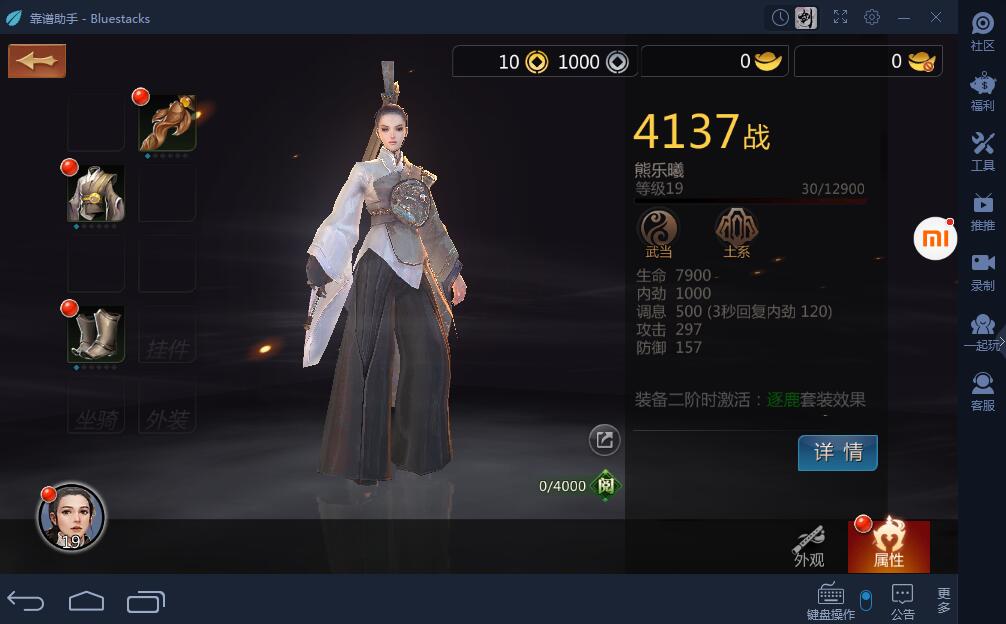The width and height of the screenshot is (1006, 624).
Task: Switch to the 属性 attributes tab
Action: pos(888,546)
